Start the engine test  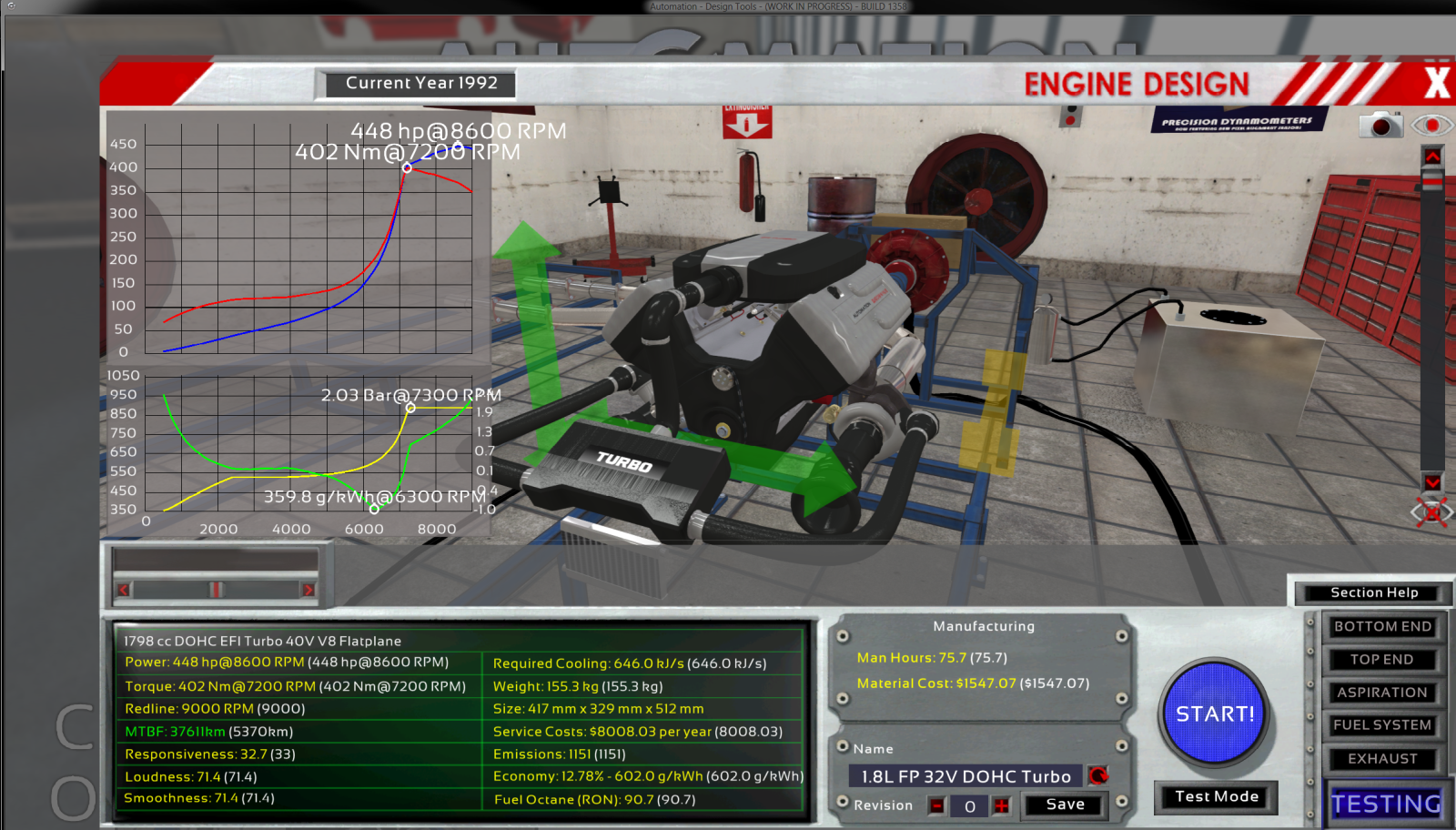1215,714
